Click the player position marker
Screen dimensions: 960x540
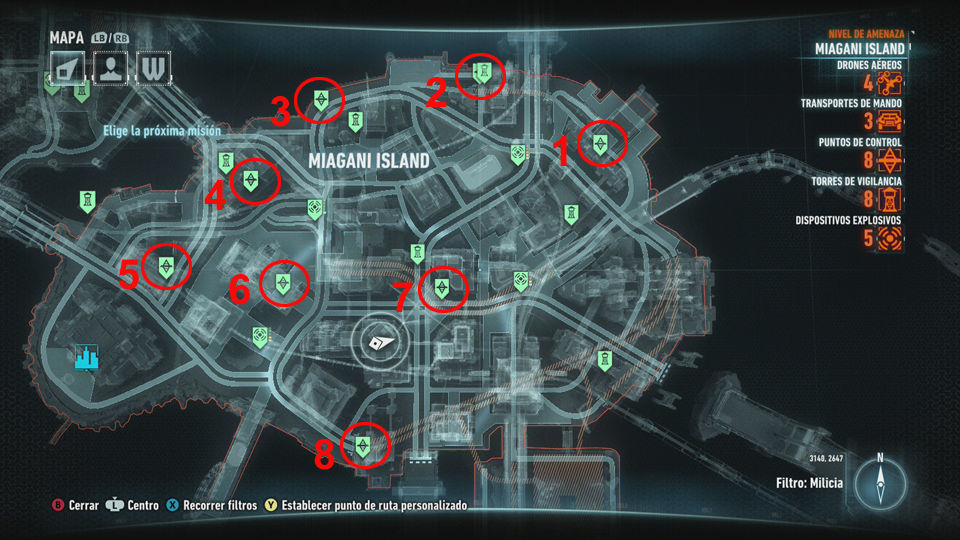tap(381, 342)
